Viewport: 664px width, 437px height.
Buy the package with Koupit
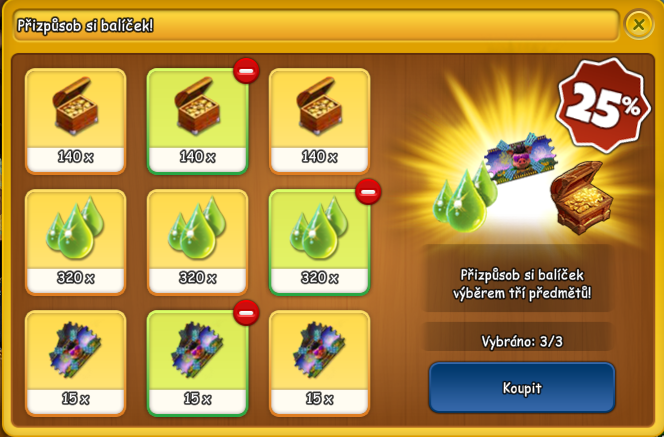click(x=521, y=387)
